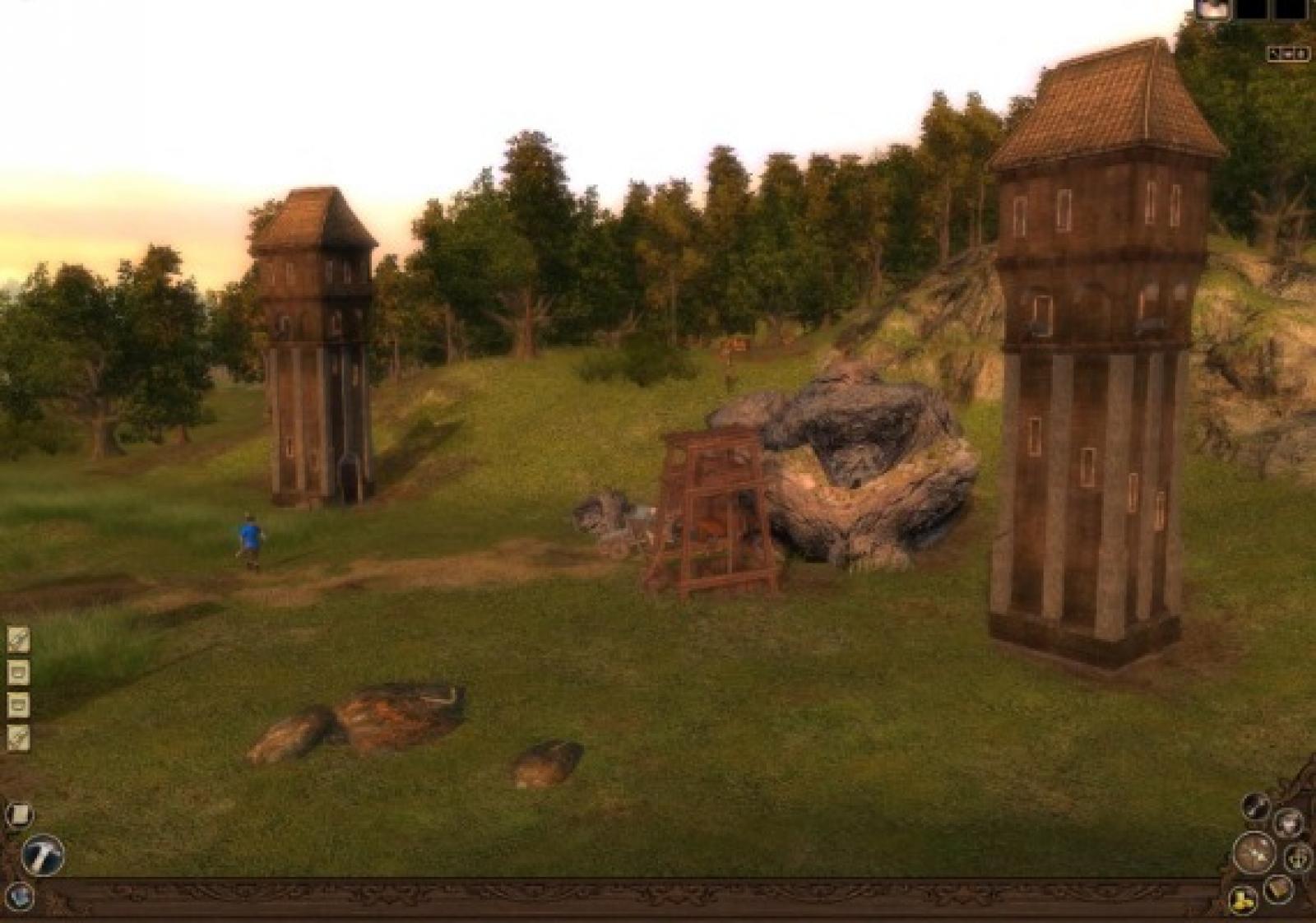This screenshot has height=923, width=1316.
Task: Open the golden book journal icon
Action: 1277,888
